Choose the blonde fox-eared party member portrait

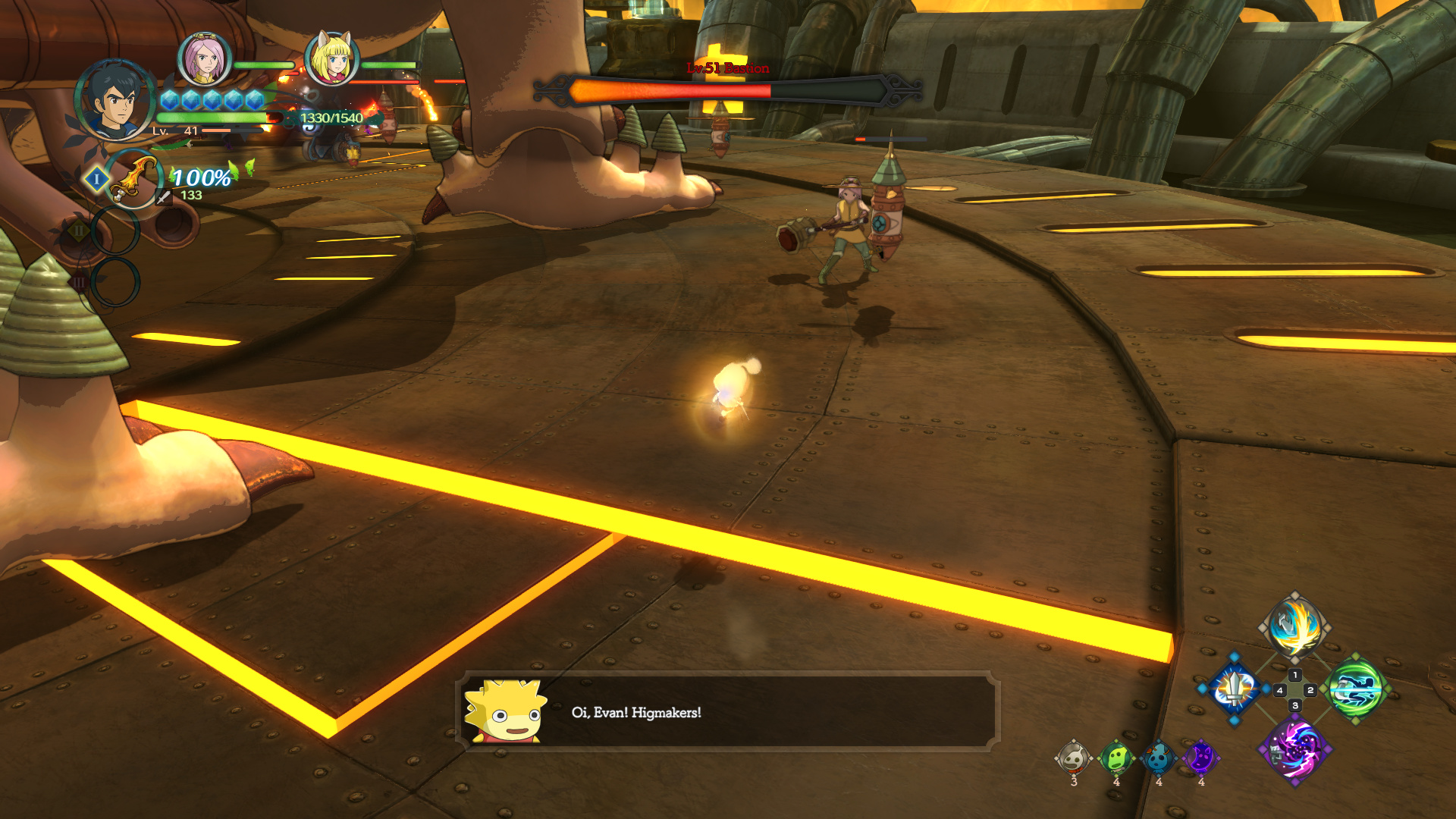[x=331, y=59]
